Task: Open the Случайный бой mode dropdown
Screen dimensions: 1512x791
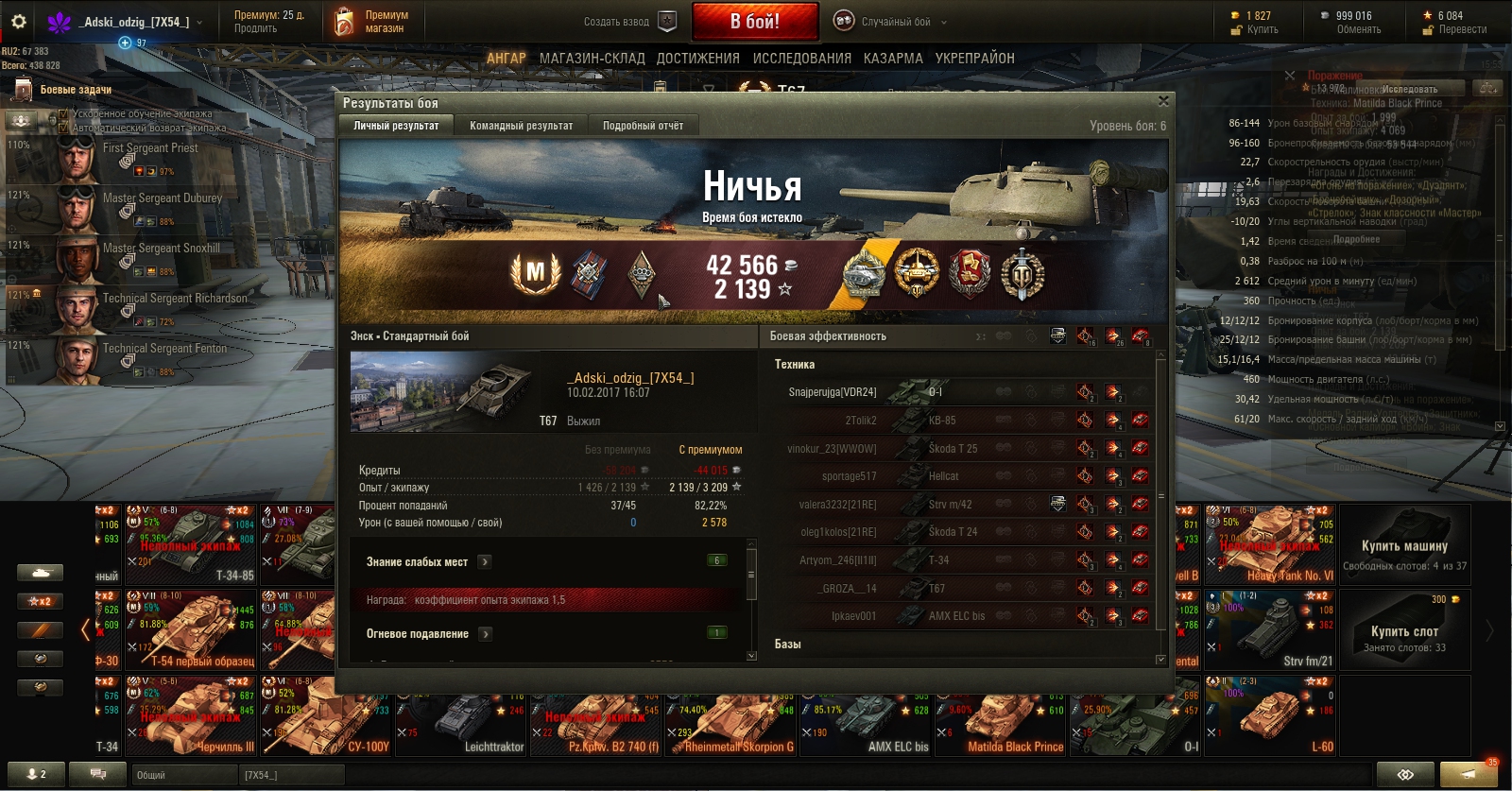Action: coord(890,22)
